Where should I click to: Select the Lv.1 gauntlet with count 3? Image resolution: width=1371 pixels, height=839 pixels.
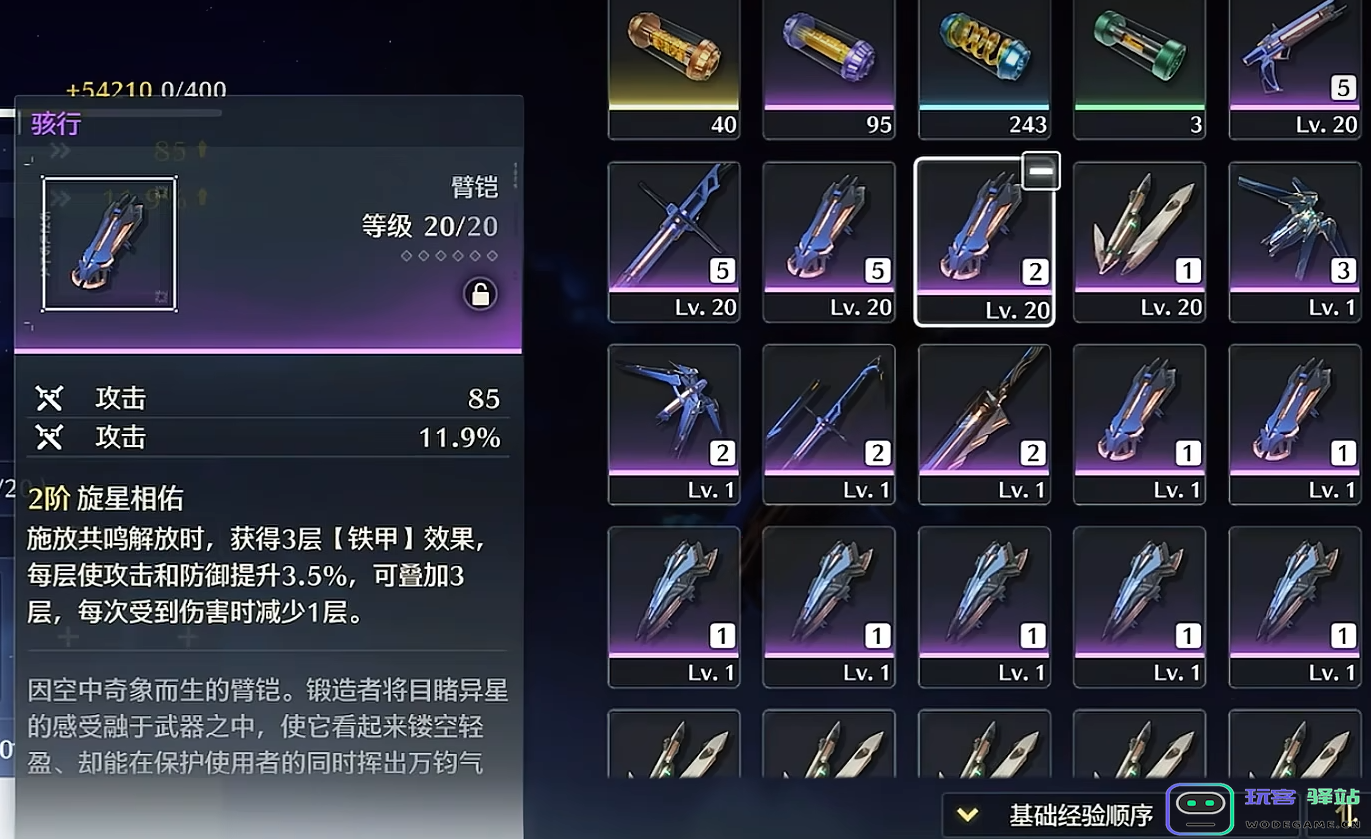tap(1294, 240)
